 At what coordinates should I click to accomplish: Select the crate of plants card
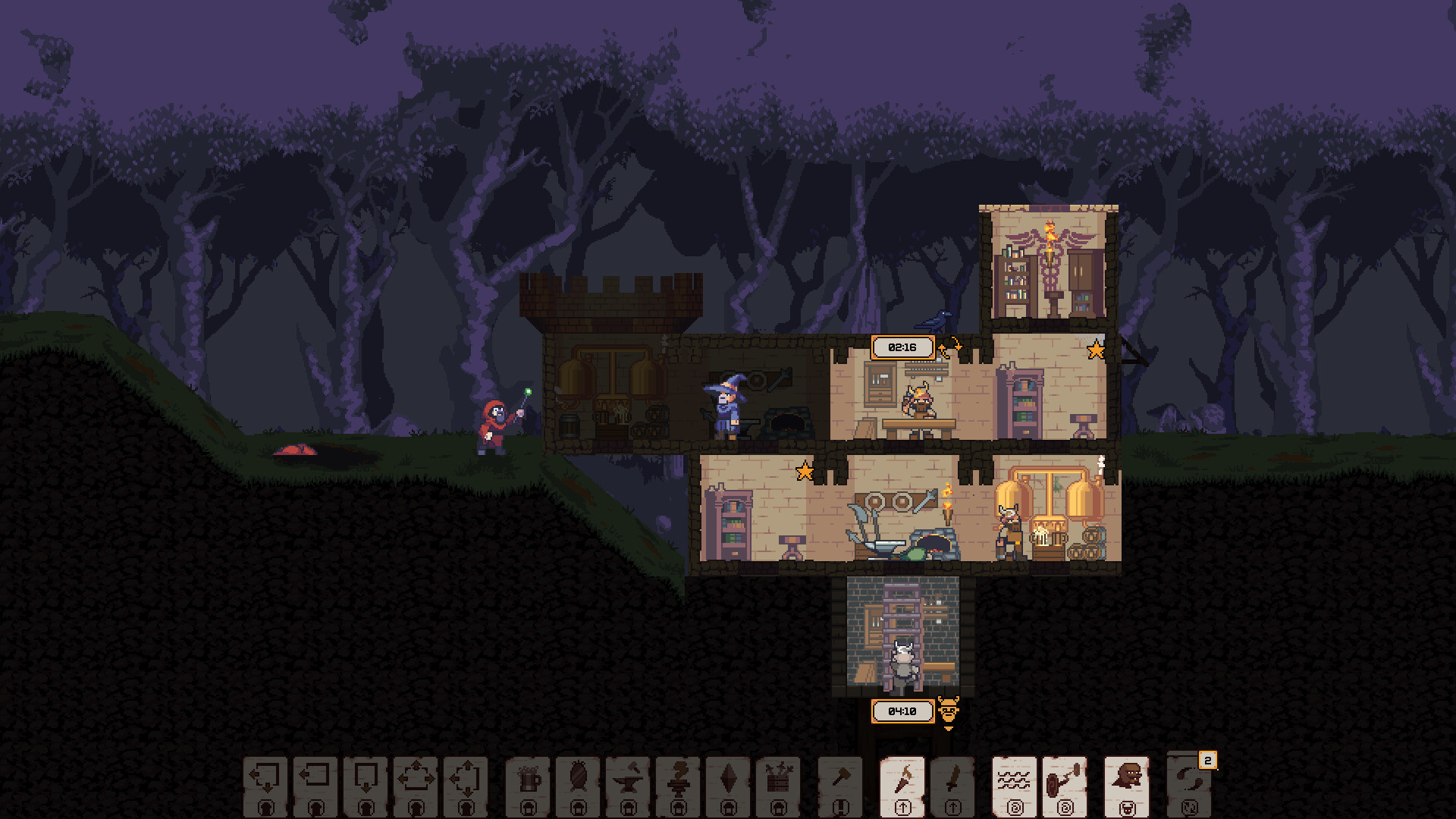(x=777, y=781)
